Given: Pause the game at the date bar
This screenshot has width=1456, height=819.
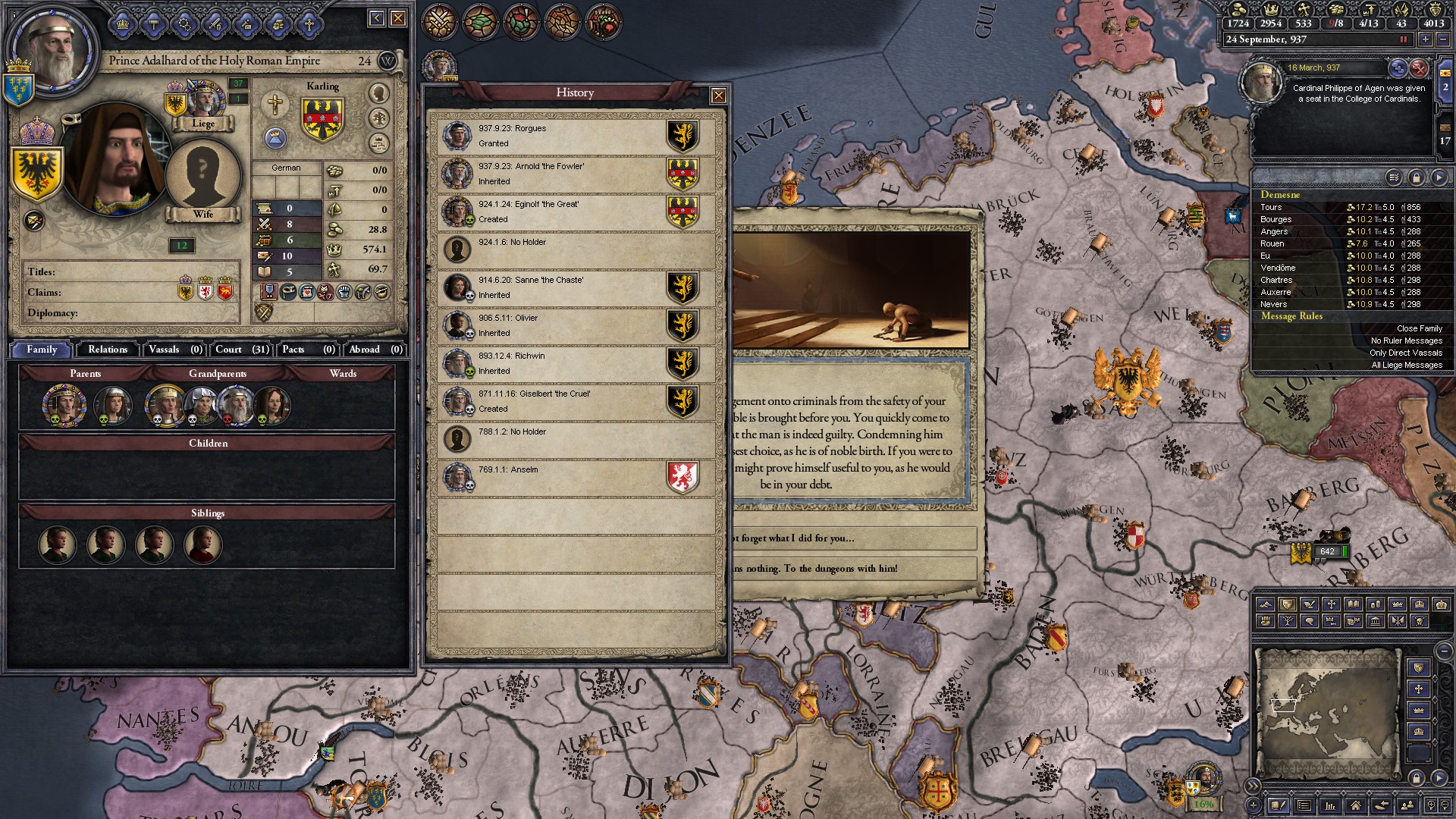Looking at the screenshot, I should pyautogui.click(x=1403, y=39).
